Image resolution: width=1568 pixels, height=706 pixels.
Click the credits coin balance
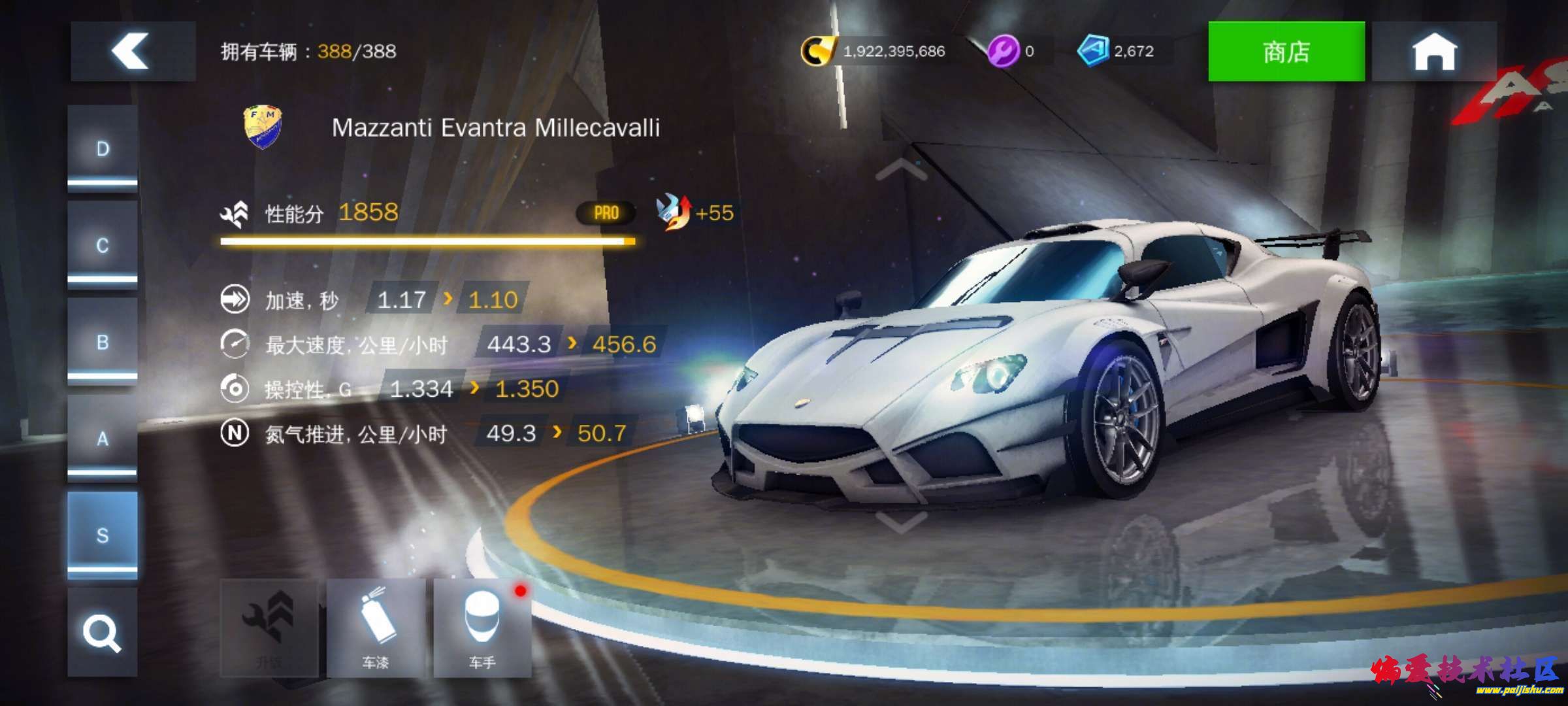(874, 51)
